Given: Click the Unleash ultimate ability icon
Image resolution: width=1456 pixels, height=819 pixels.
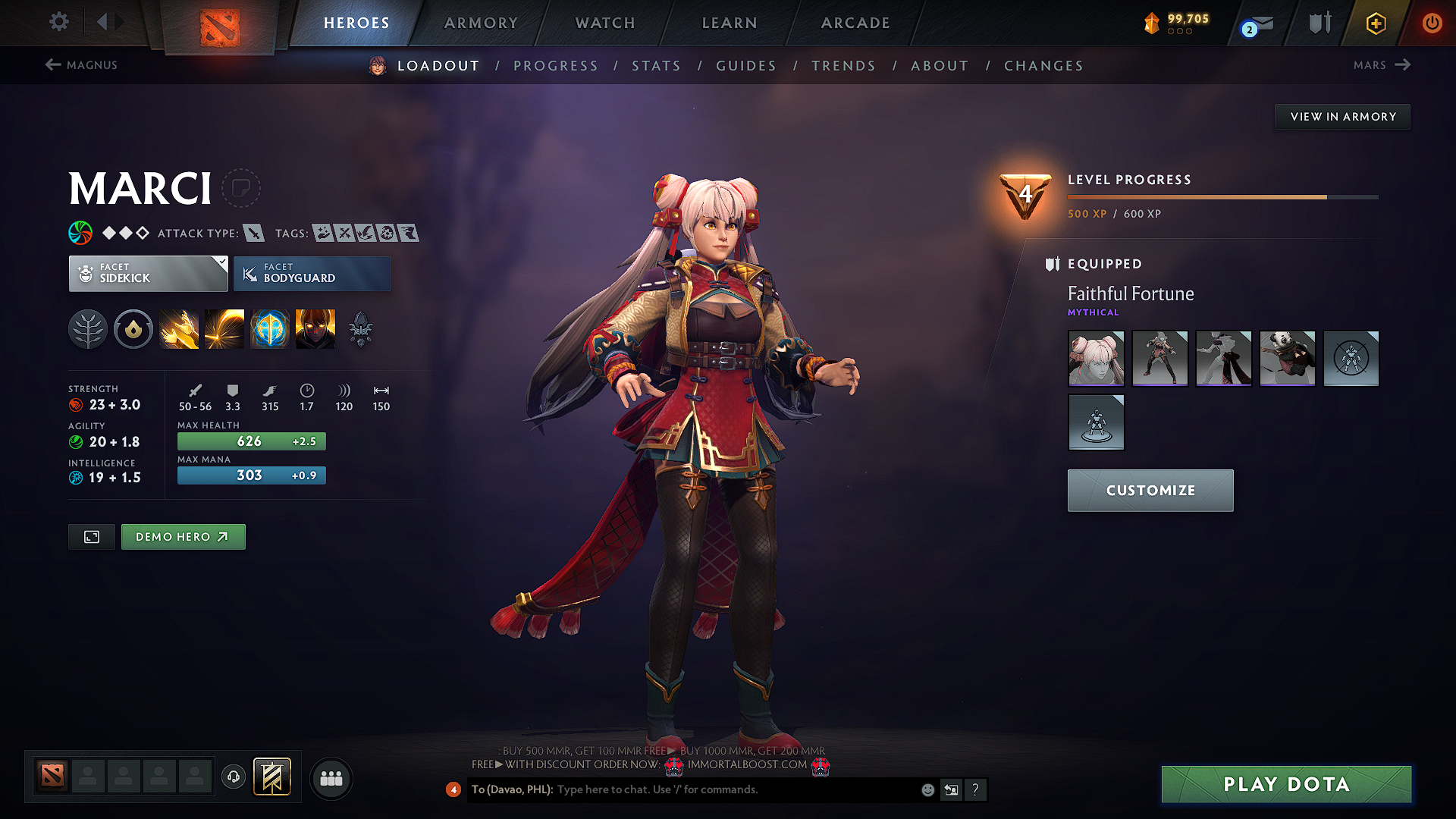Looking at the screenshot, I should (315, 328).
